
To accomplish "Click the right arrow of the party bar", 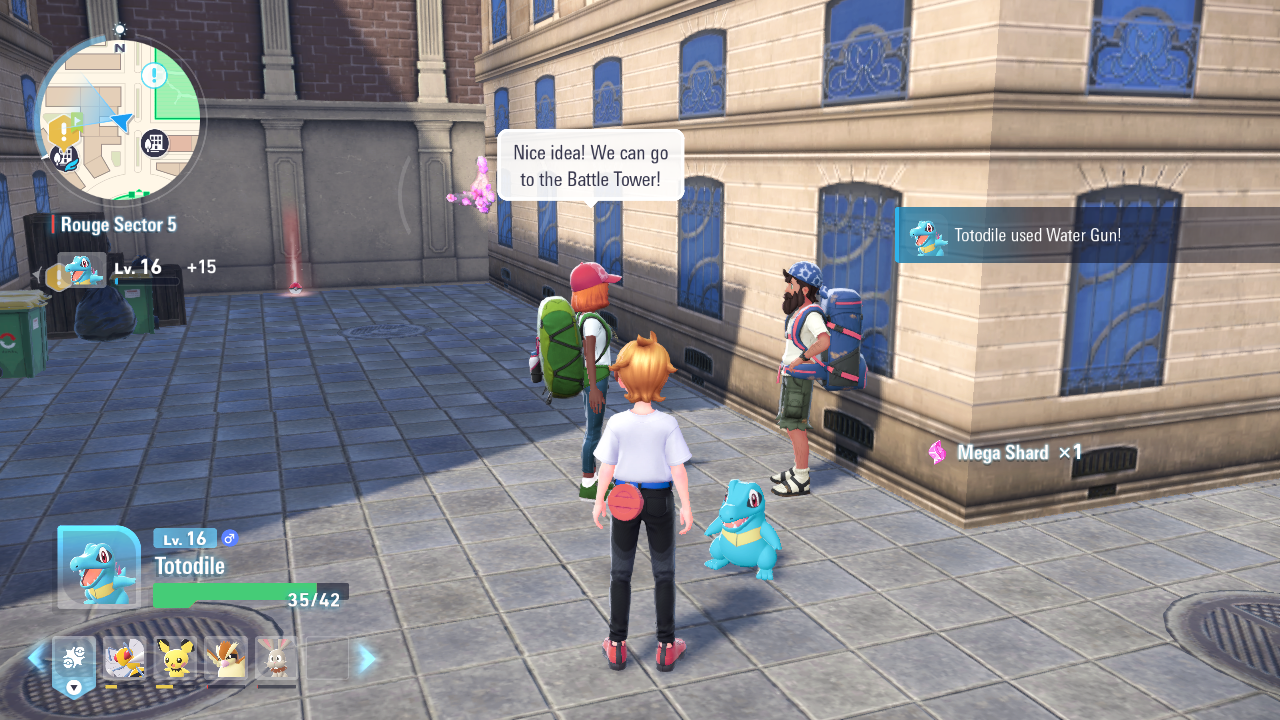I will click(x=367, y=658).
